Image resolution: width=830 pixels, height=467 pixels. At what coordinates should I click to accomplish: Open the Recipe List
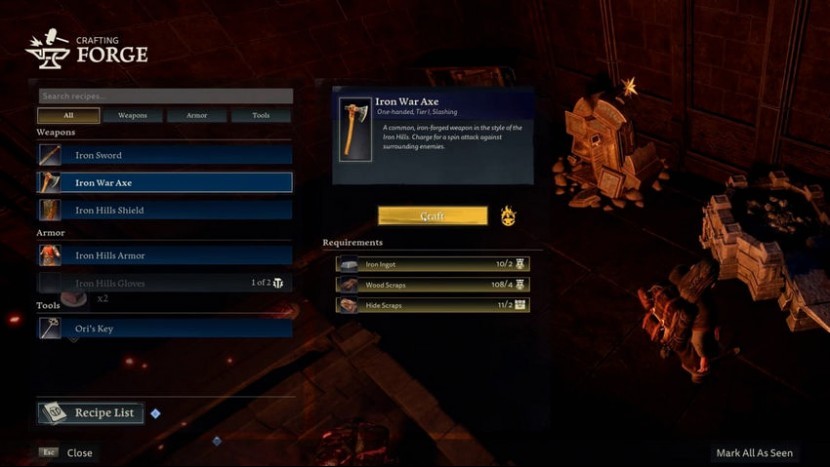point(91,413)
